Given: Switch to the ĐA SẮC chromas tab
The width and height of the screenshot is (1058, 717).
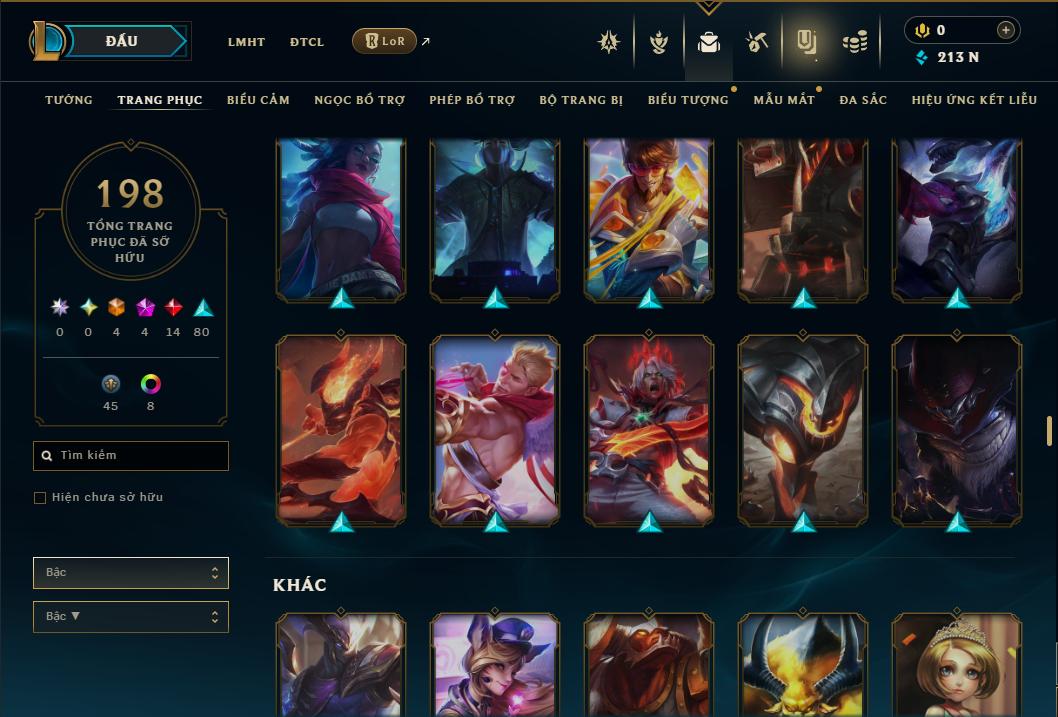Looking at the screenshot, I should [x=863, y=100].
